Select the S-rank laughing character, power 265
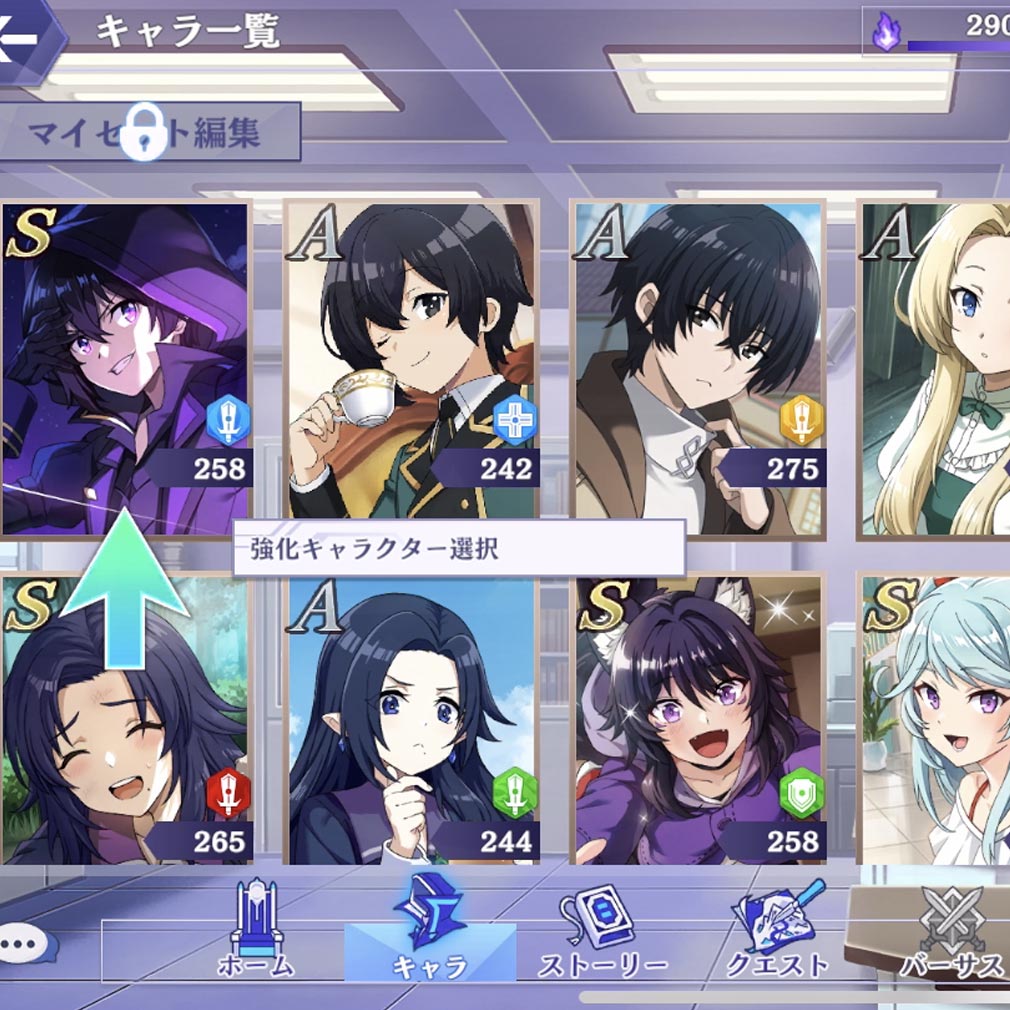1010x1010 pixels. click(x=126, y=720)
